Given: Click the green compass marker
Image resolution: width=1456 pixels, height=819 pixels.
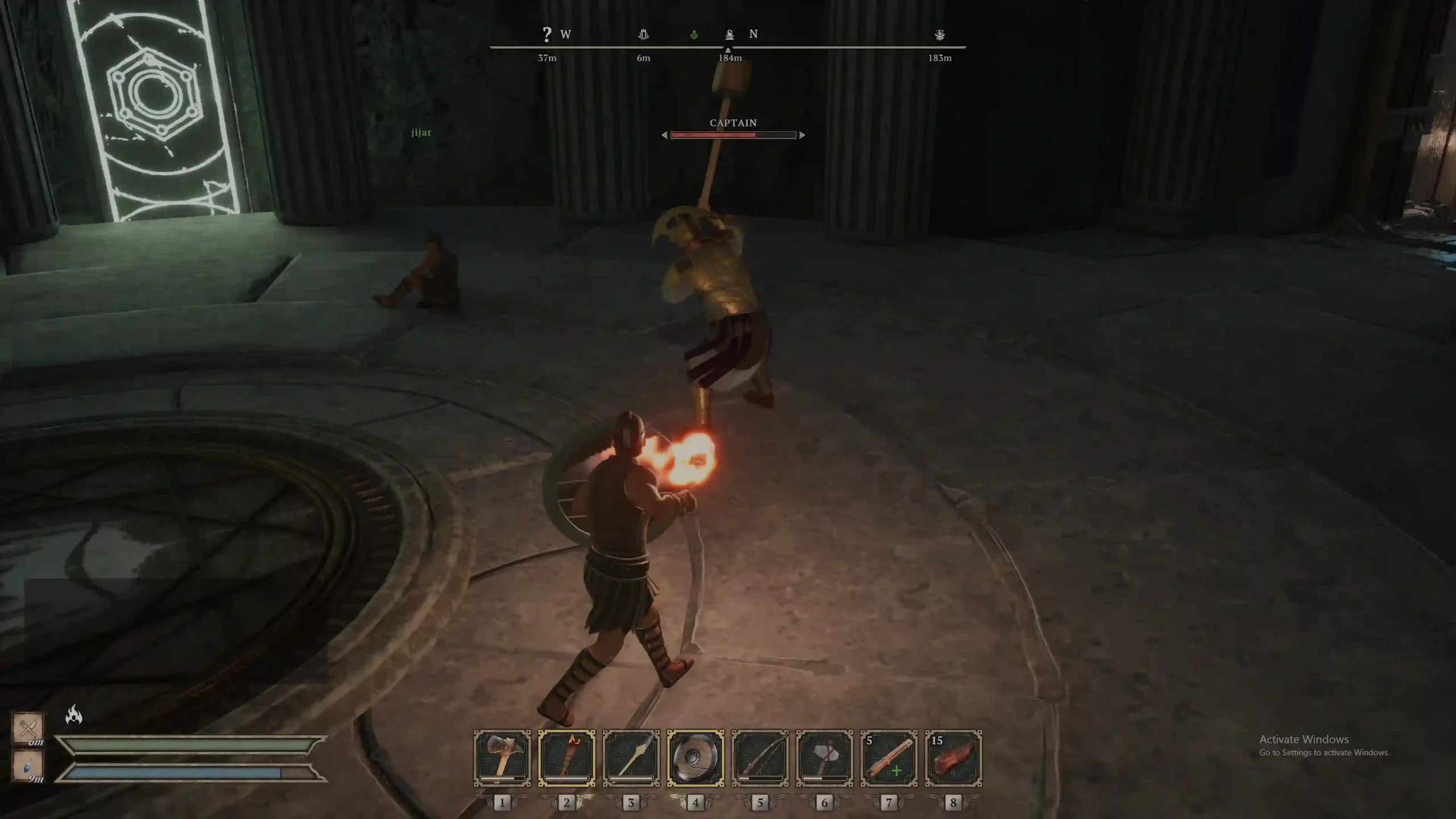Looking at the screenshot, I should pos(694,35).
